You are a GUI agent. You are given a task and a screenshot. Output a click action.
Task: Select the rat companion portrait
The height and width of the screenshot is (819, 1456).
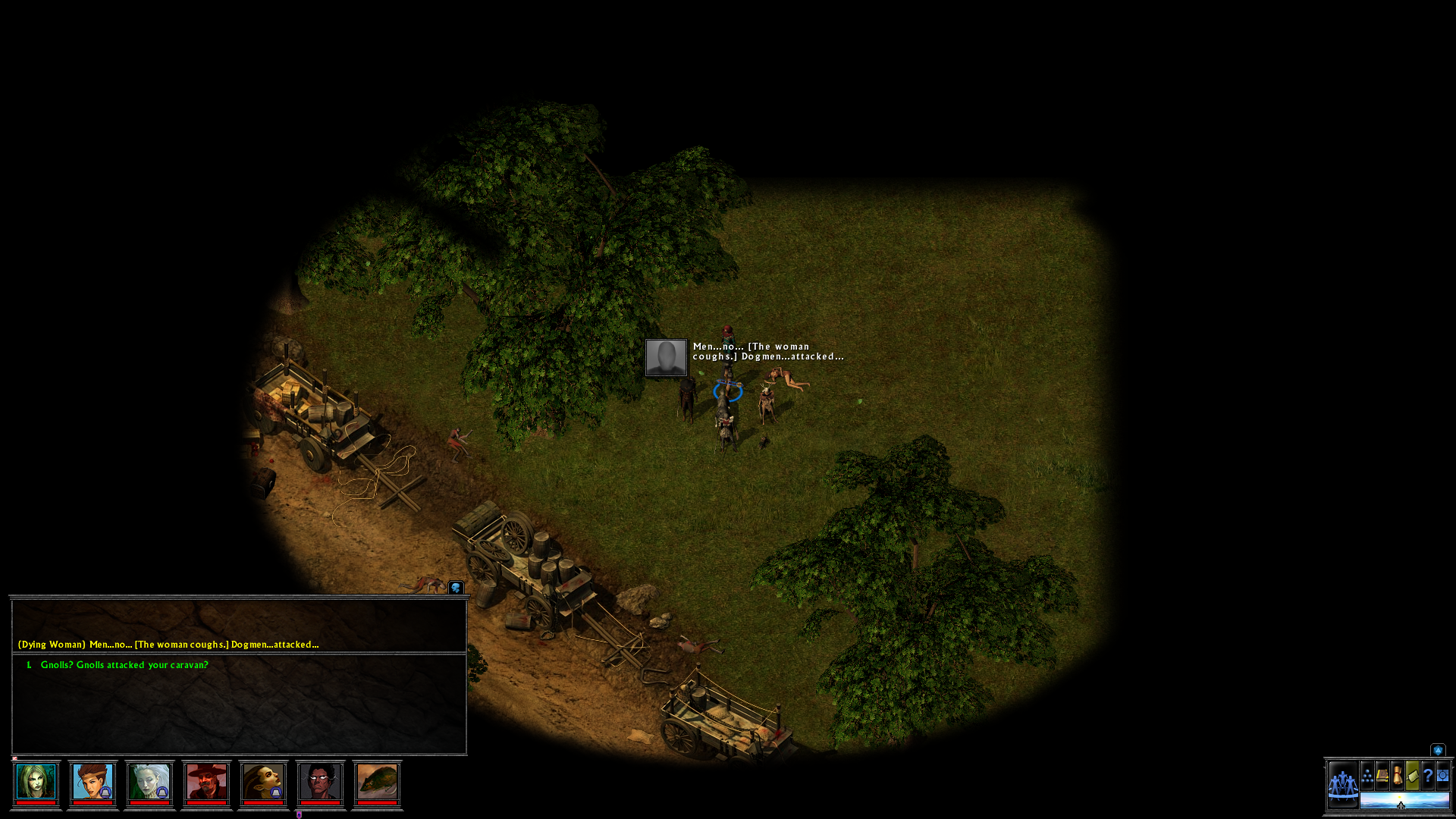click(377, 782)
